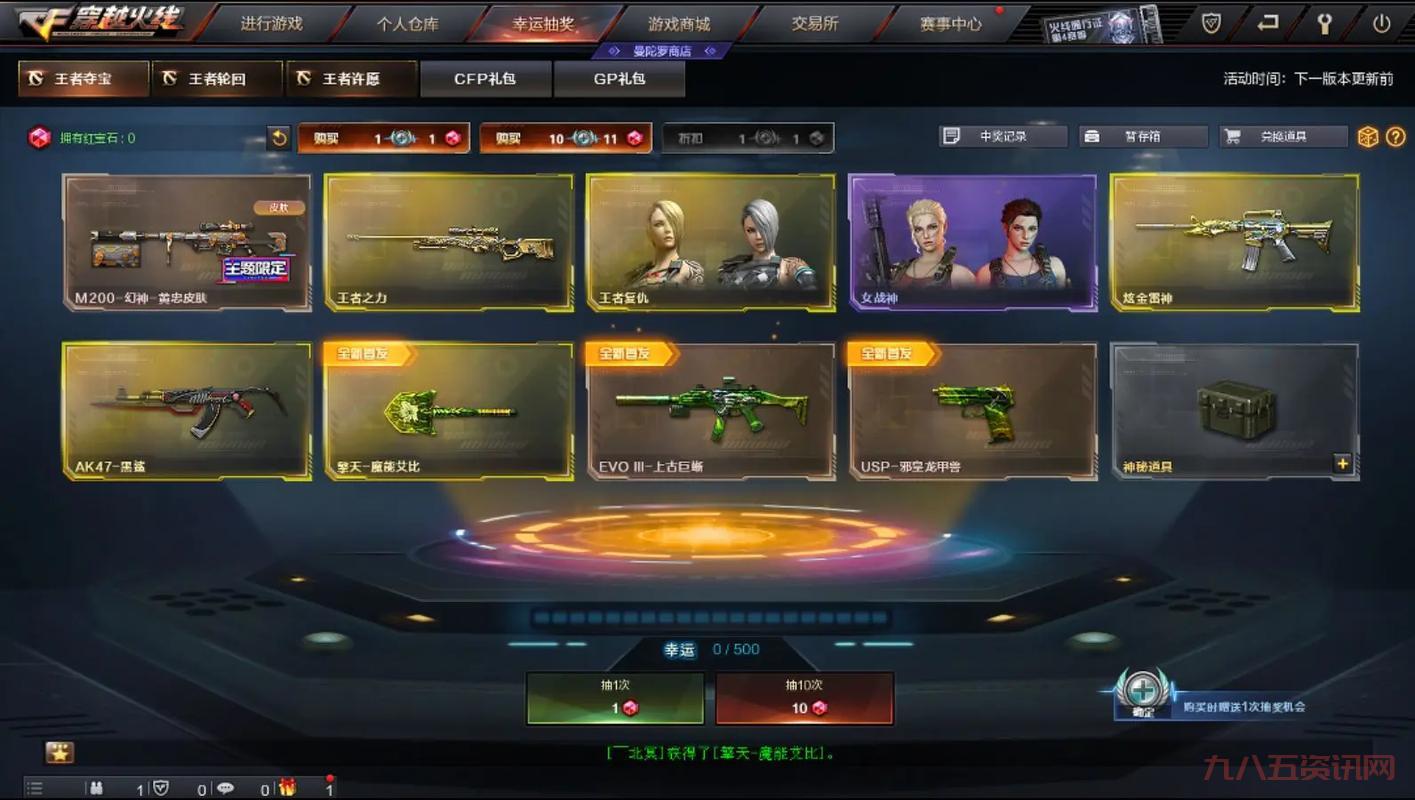Click the 兑换道具 exchange button
This screenshot has height=800, width=1415.
coord(1282,136)
